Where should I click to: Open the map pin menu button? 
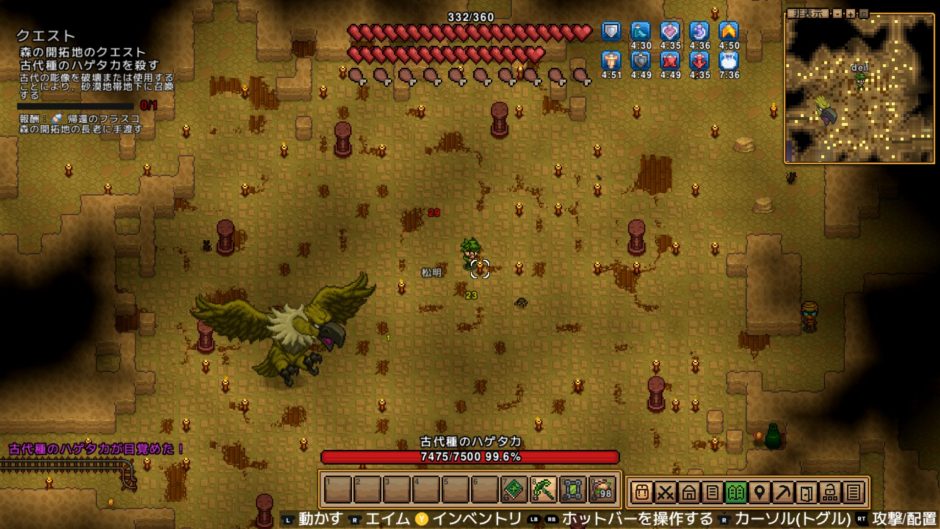pos(760,492)
